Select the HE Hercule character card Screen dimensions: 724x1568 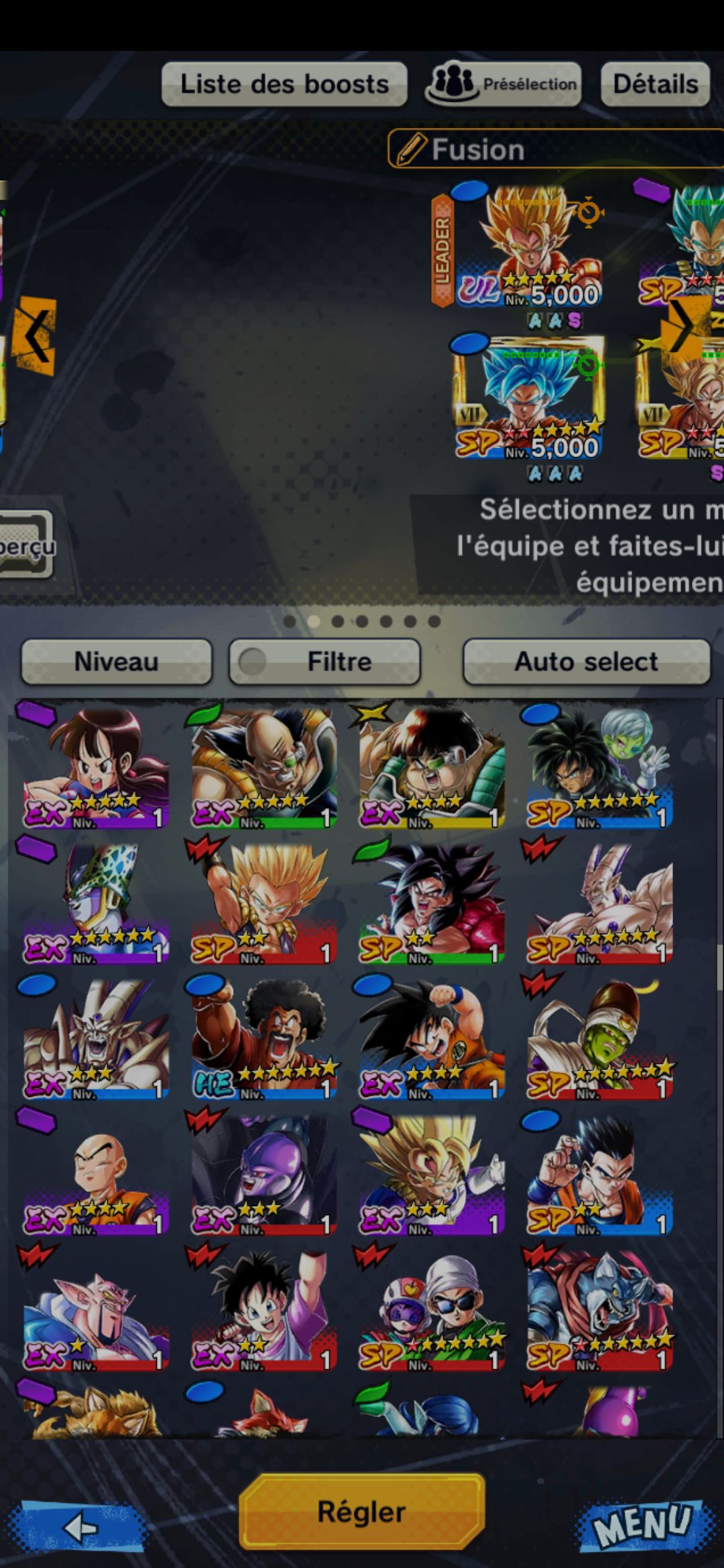coord(263,1039)
